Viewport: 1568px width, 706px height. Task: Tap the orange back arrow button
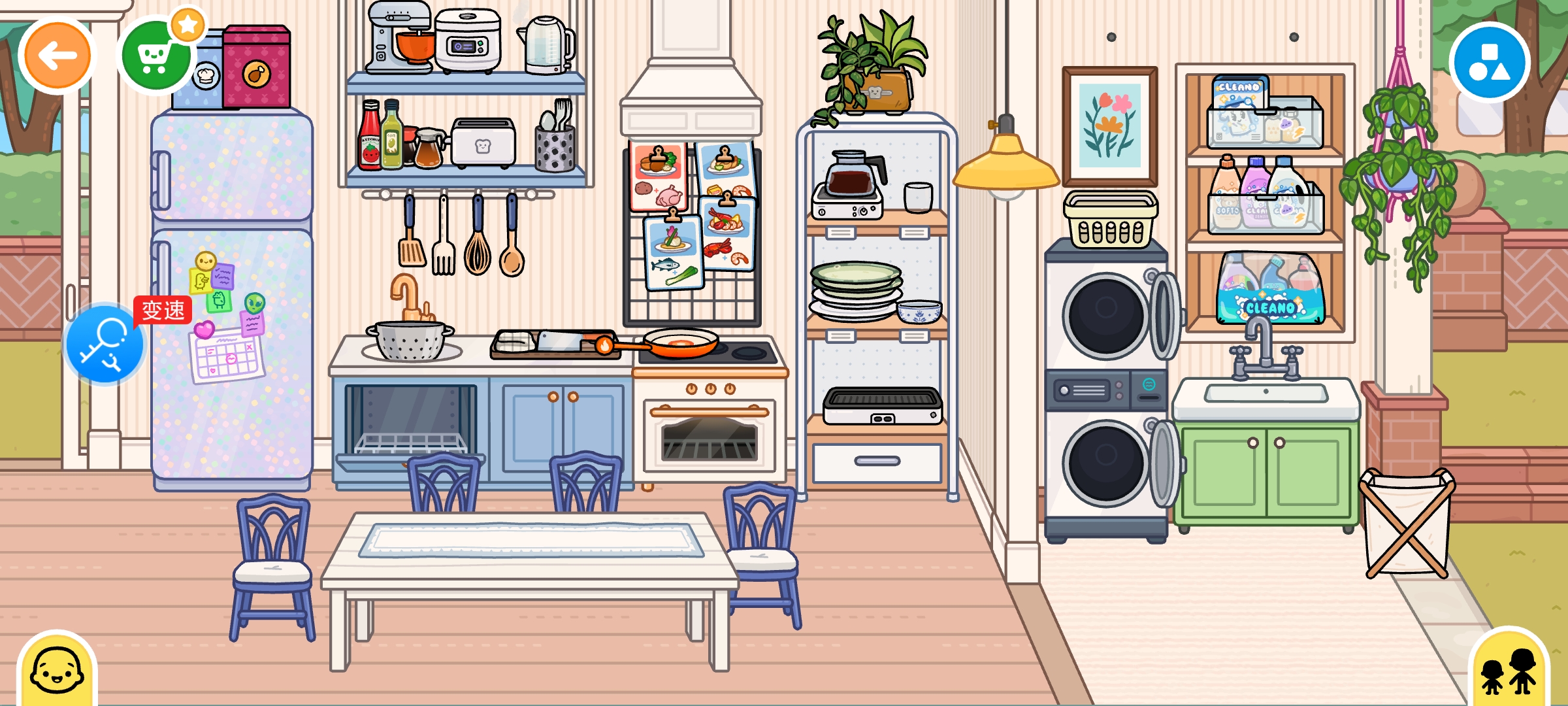(x=57, y=56)
